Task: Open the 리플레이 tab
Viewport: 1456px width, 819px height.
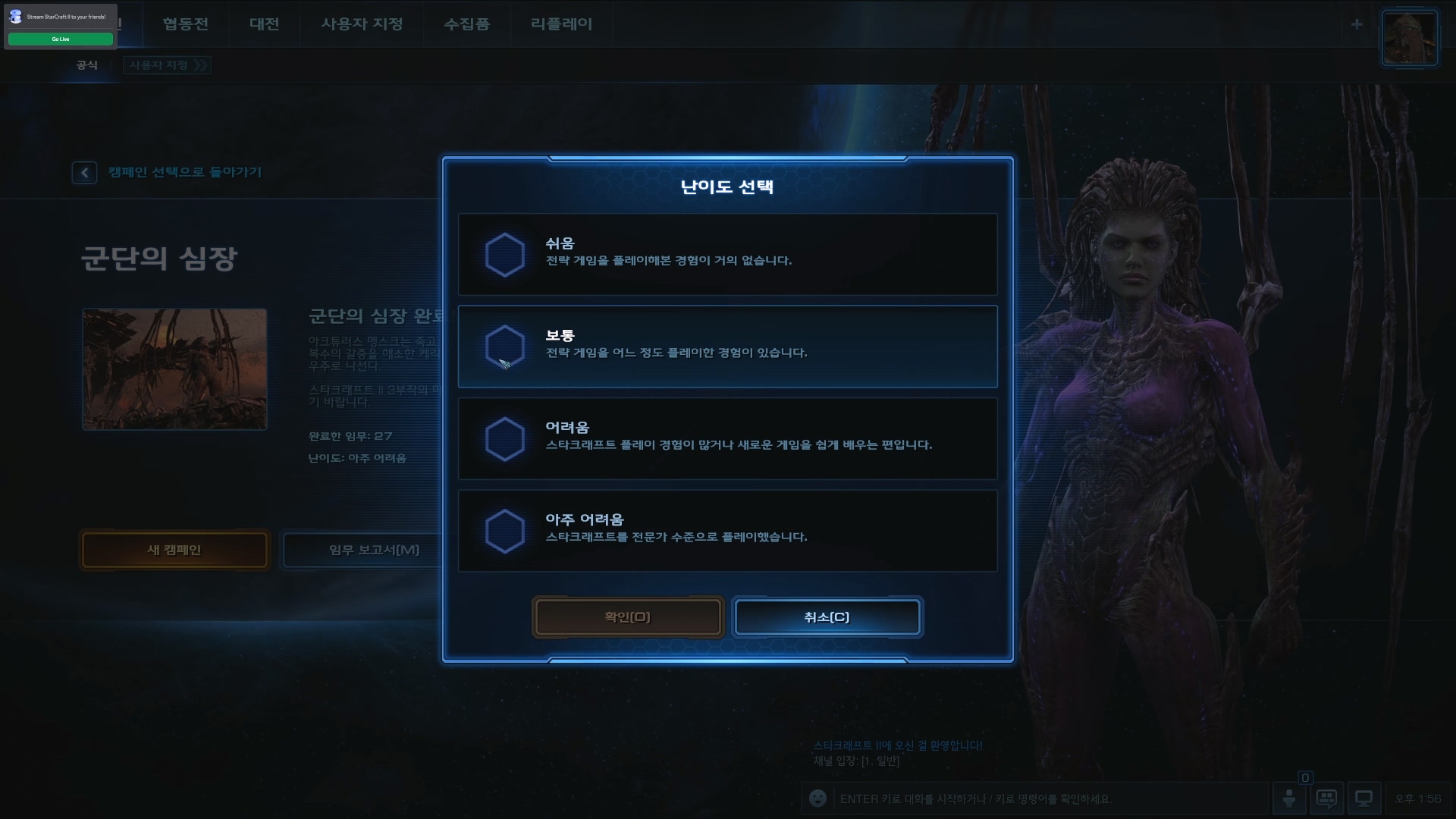Action: tap(561, 24)
